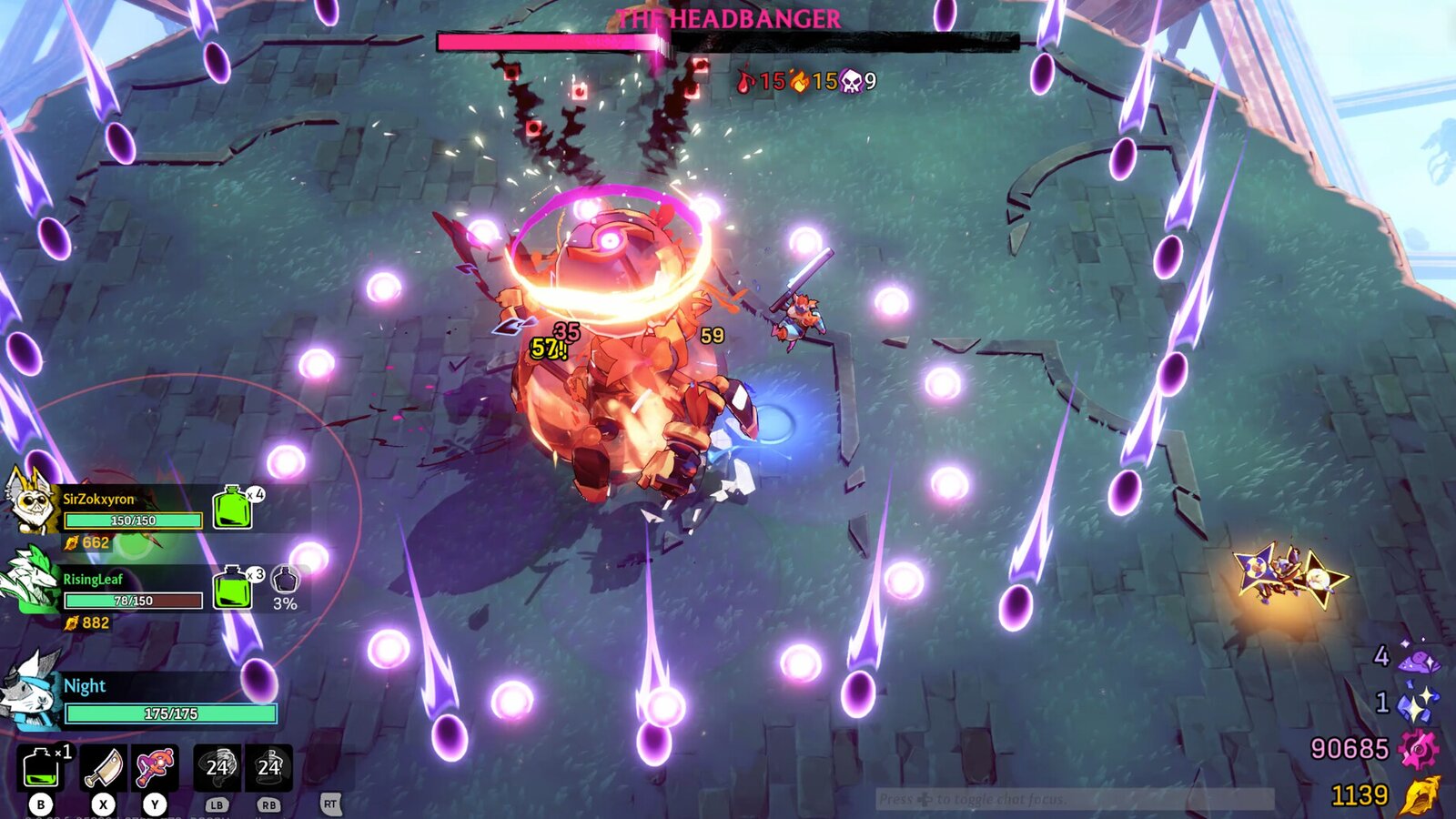
Task: Select the pink key staff slot
Action: (156, 767)
